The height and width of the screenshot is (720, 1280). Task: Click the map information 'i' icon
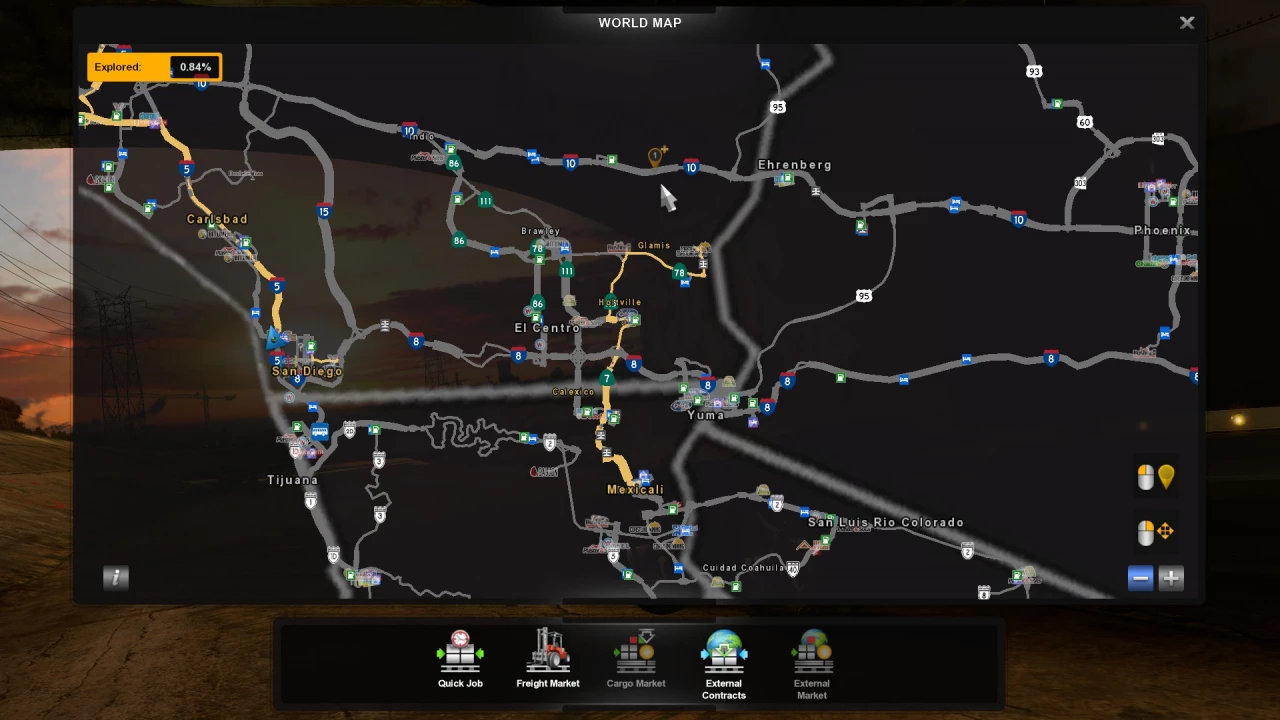pyautogui.click(x=114, y=578)
